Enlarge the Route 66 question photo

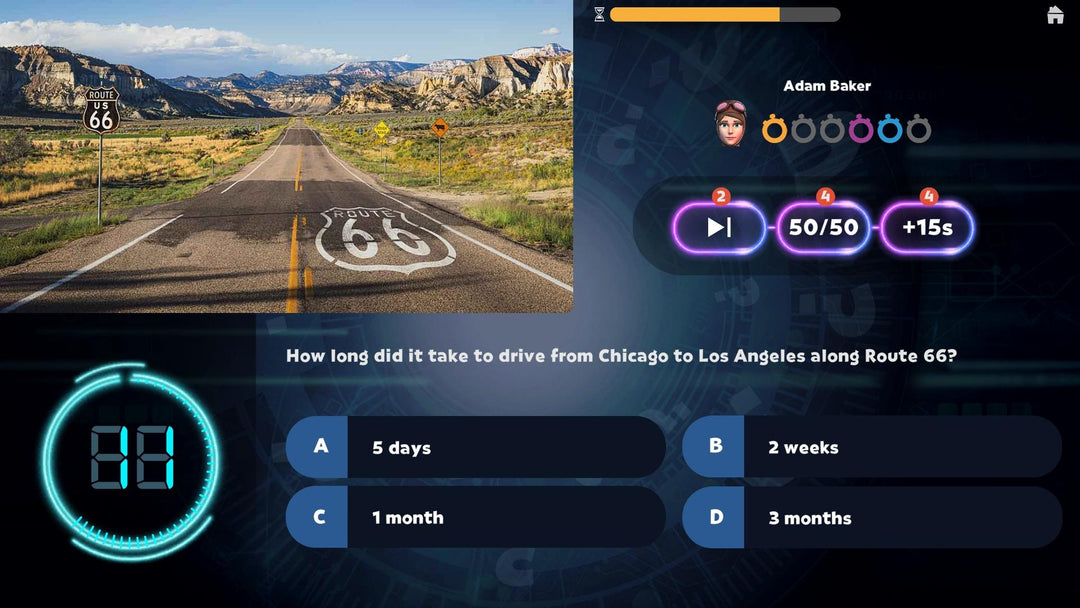pos(286,156)
